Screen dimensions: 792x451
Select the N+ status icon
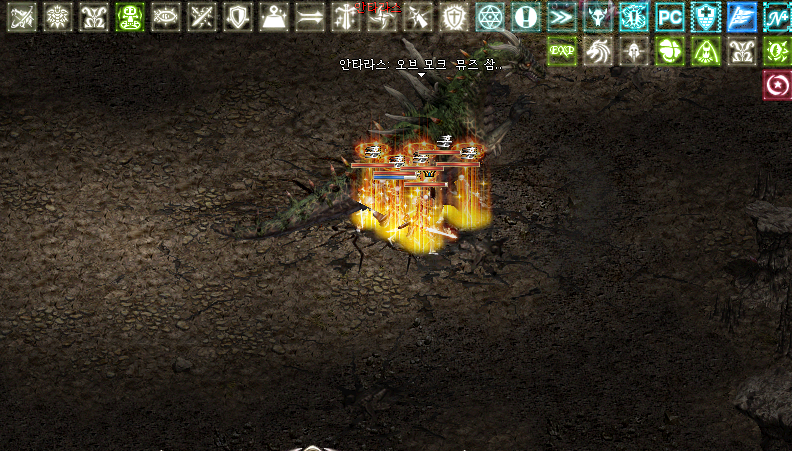[x=776, y=16]
